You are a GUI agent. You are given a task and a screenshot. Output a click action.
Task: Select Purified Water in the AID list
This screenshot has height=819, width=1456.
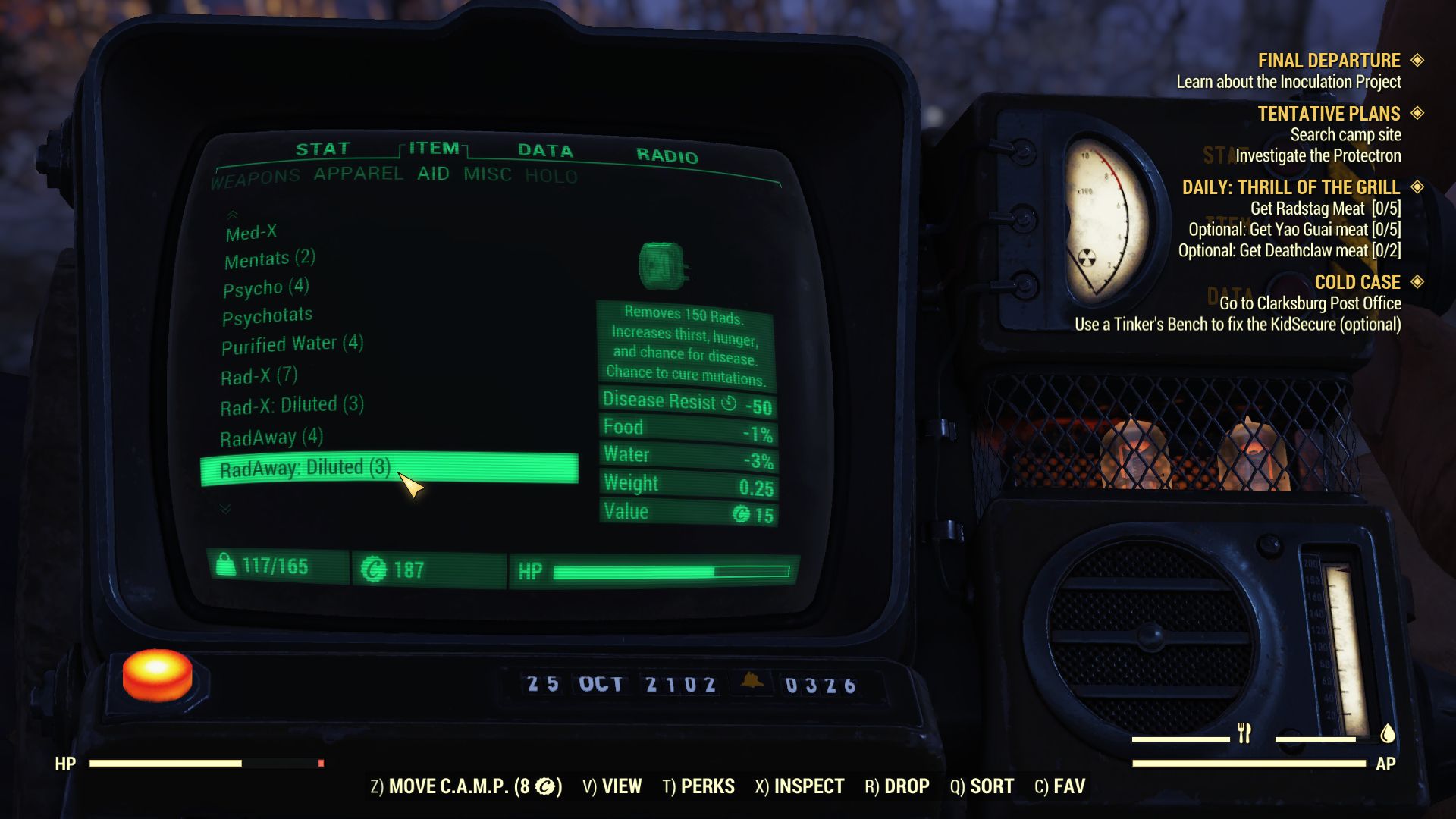click(x=287, y=343)
